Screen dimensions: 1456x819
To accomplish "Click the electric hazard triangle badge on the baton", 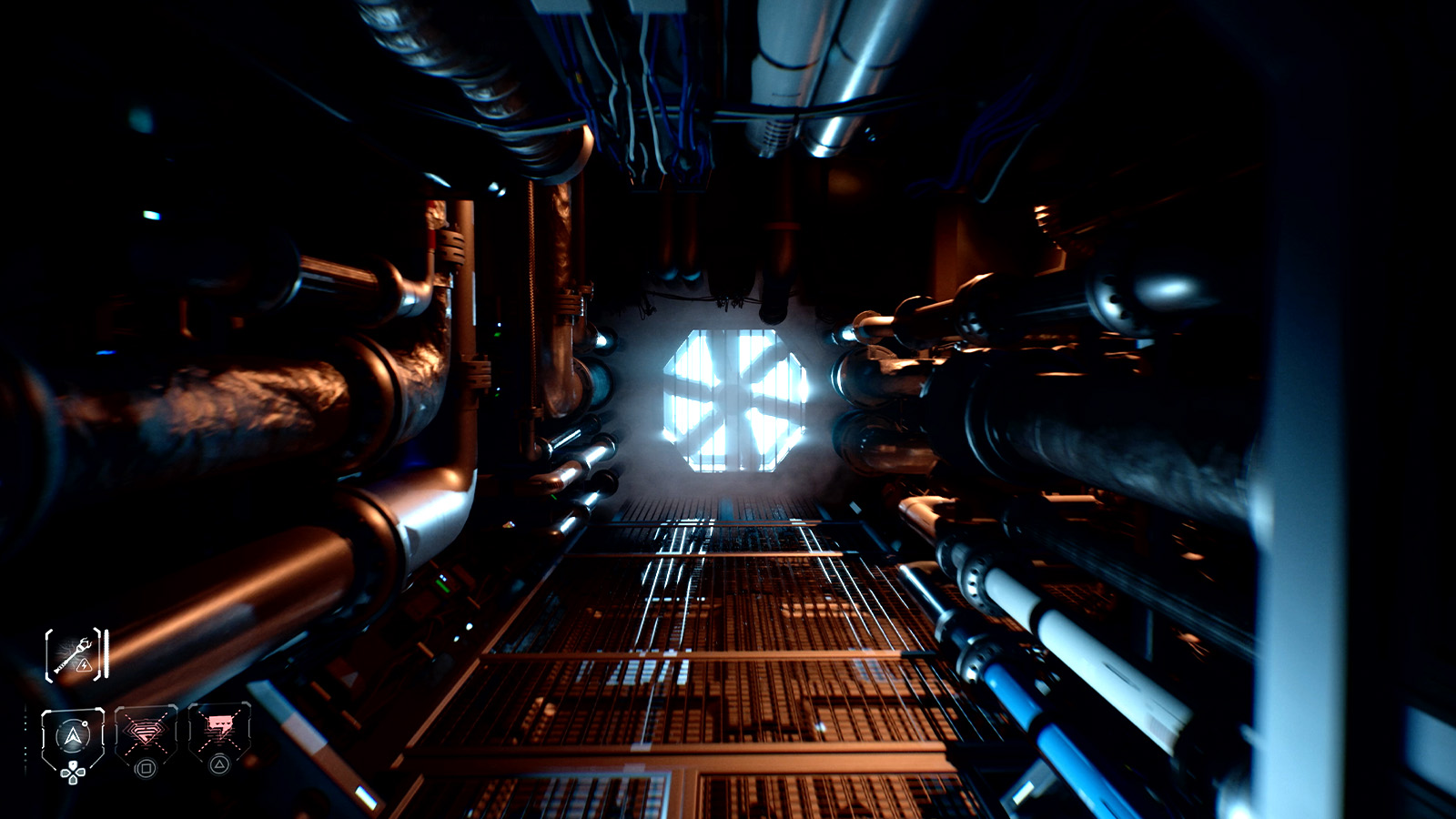I will 85,665.
